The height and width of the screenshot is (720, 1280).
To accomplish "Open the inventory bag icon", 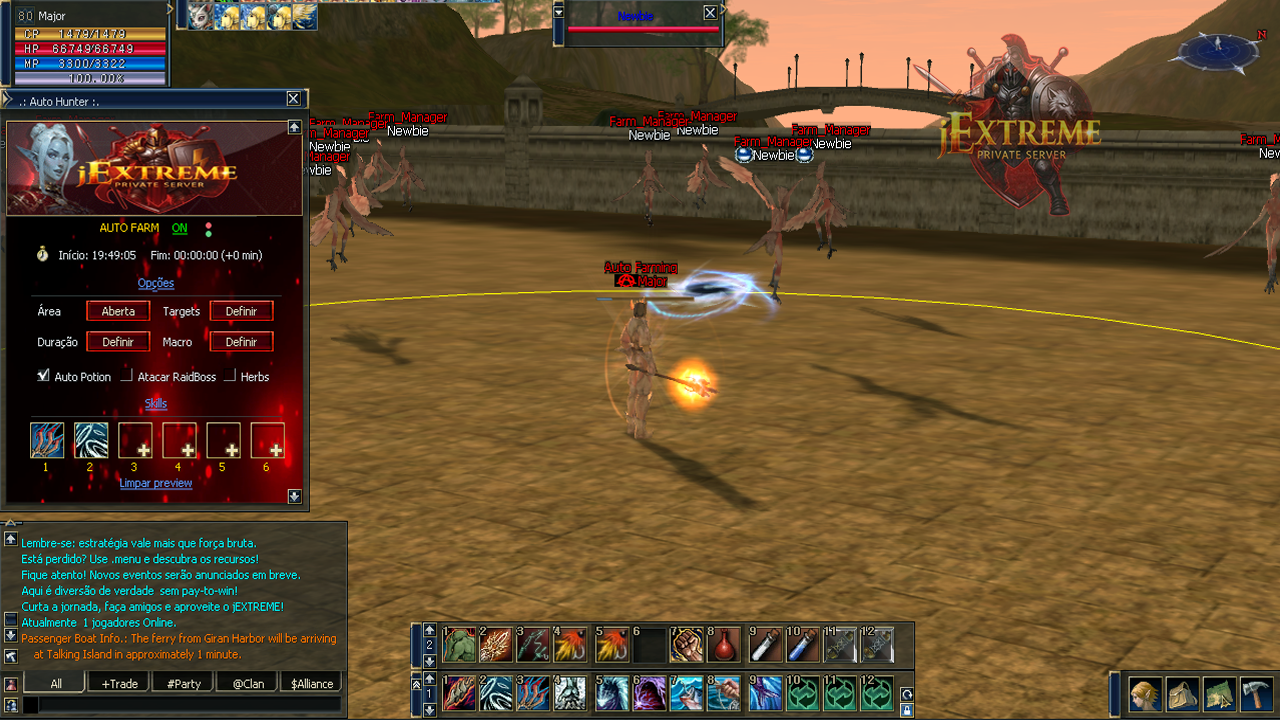I will tap(1182, 693).
